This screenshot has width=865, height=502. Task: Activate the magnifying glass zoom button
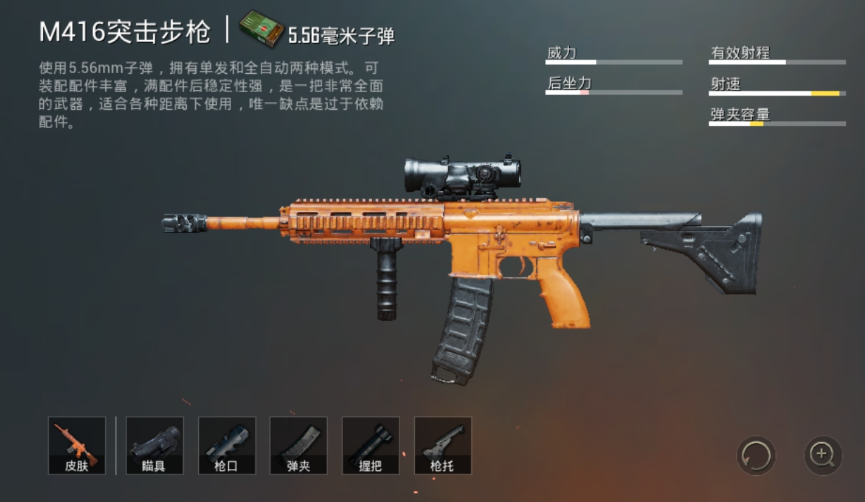tap(823, 456)
